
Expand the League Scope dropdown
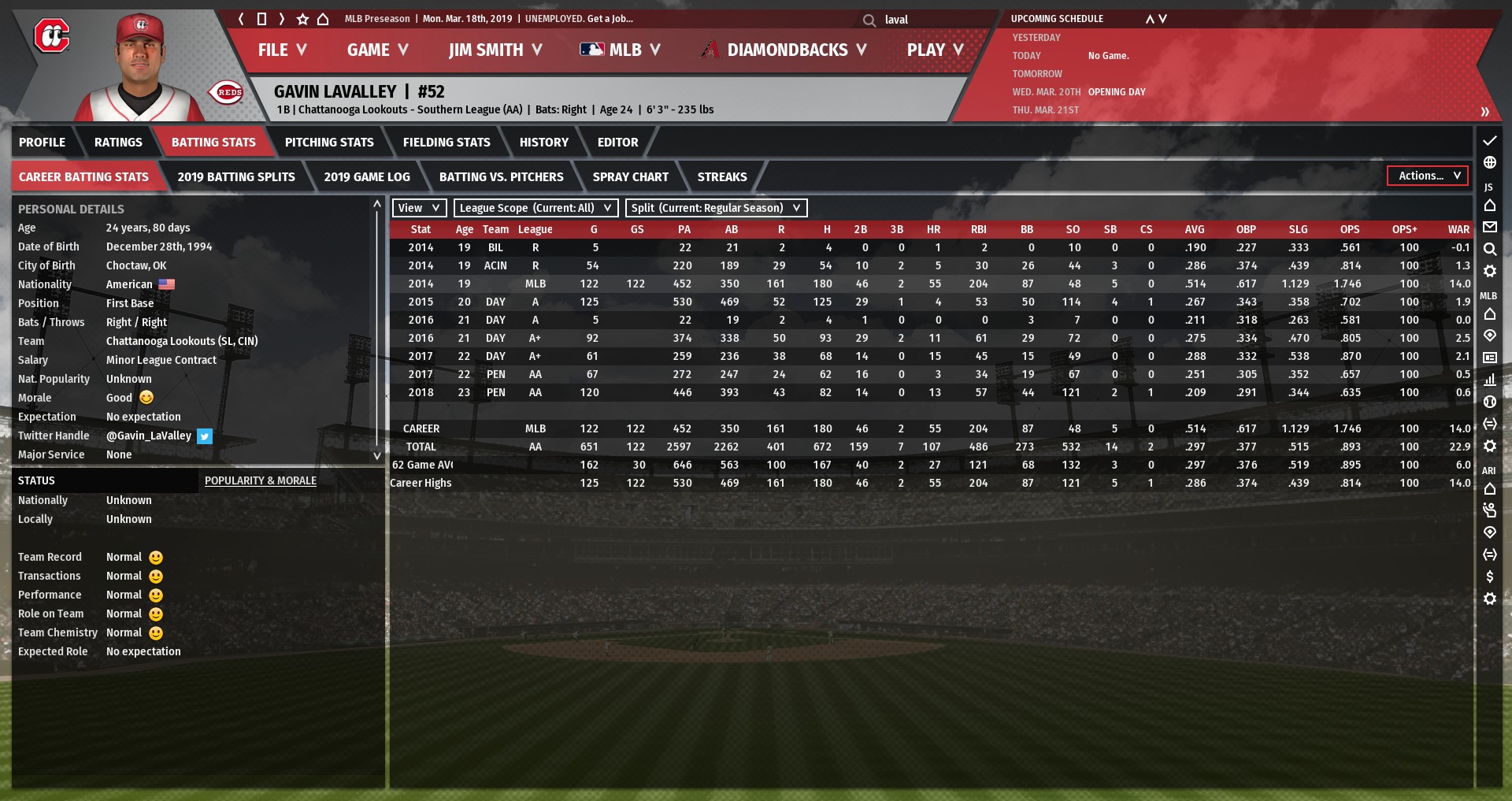[x=535, y=208]
